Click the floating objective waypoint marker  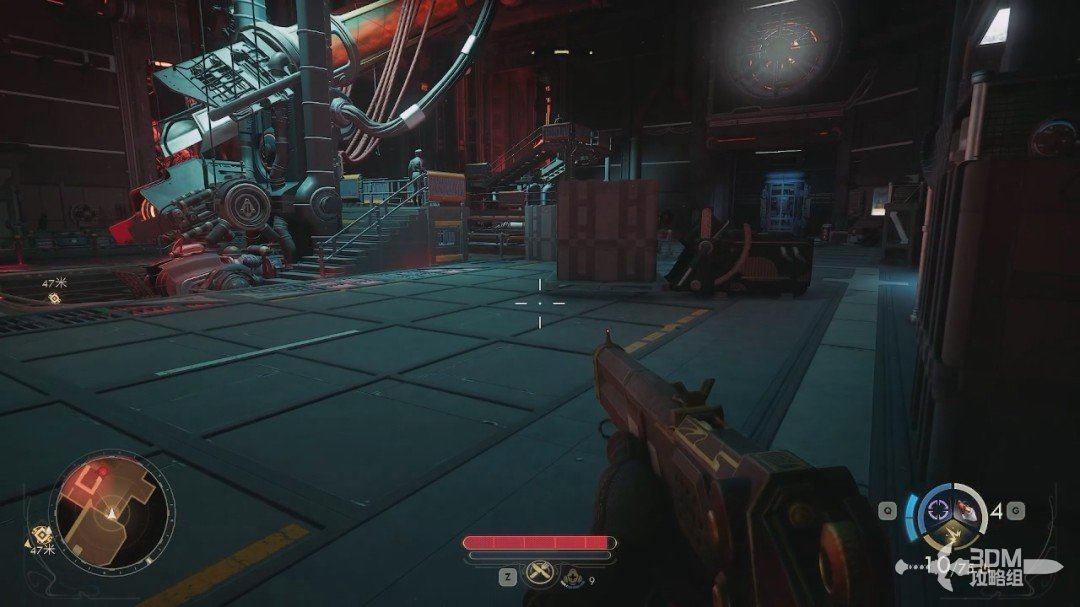pyautogui.click(x=54, y=298)
